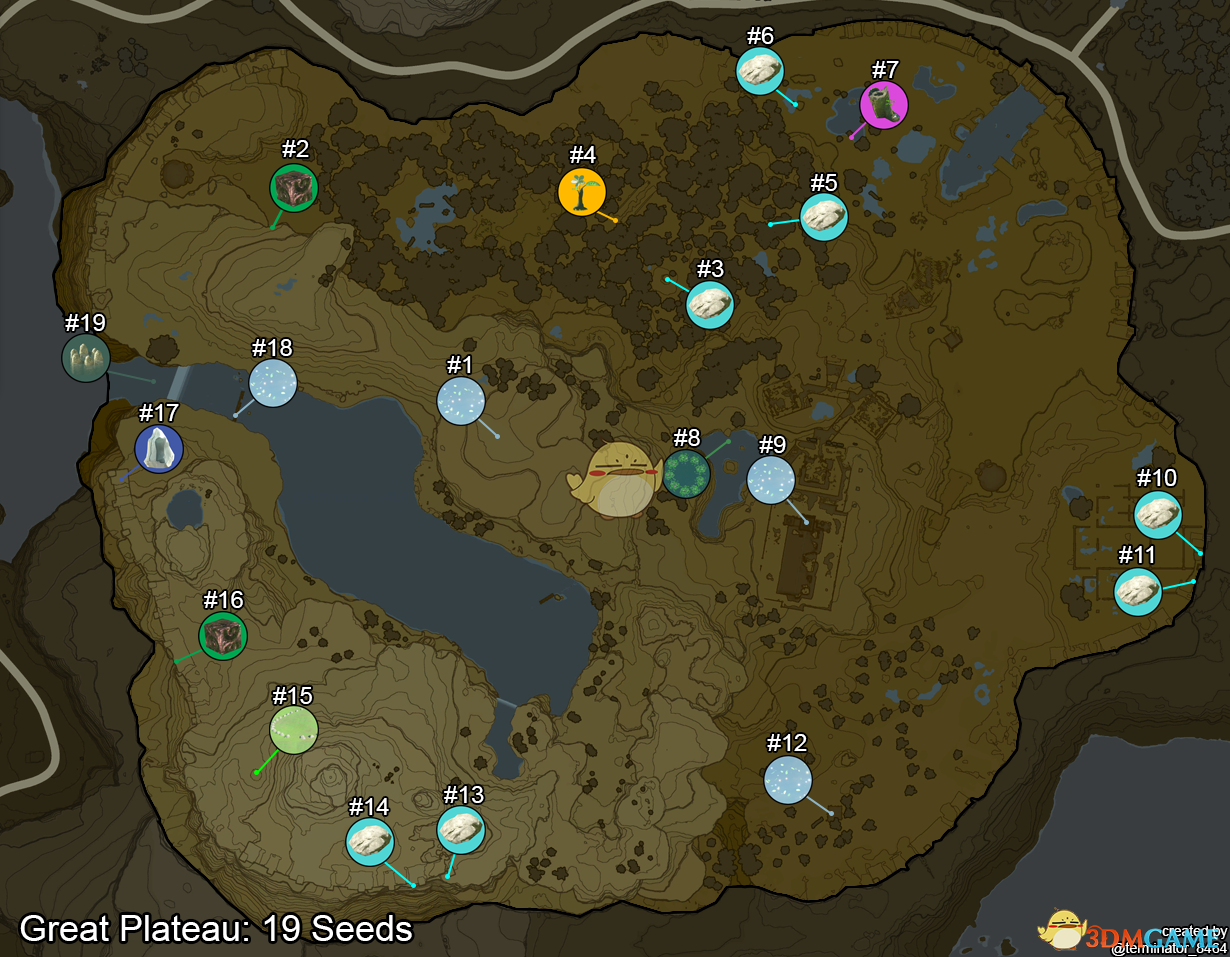Click sparkle marker #18 by the lake

[273, 383]
